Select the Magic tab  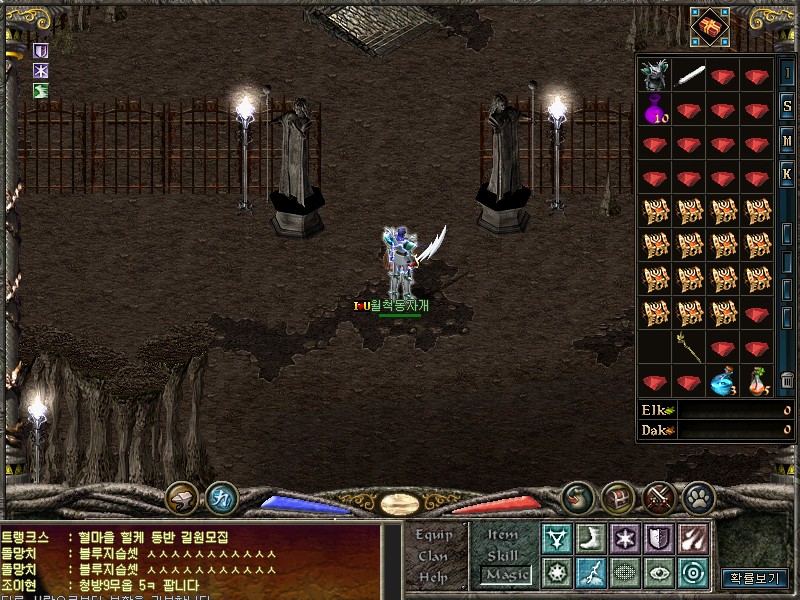(x=505, y=575)
